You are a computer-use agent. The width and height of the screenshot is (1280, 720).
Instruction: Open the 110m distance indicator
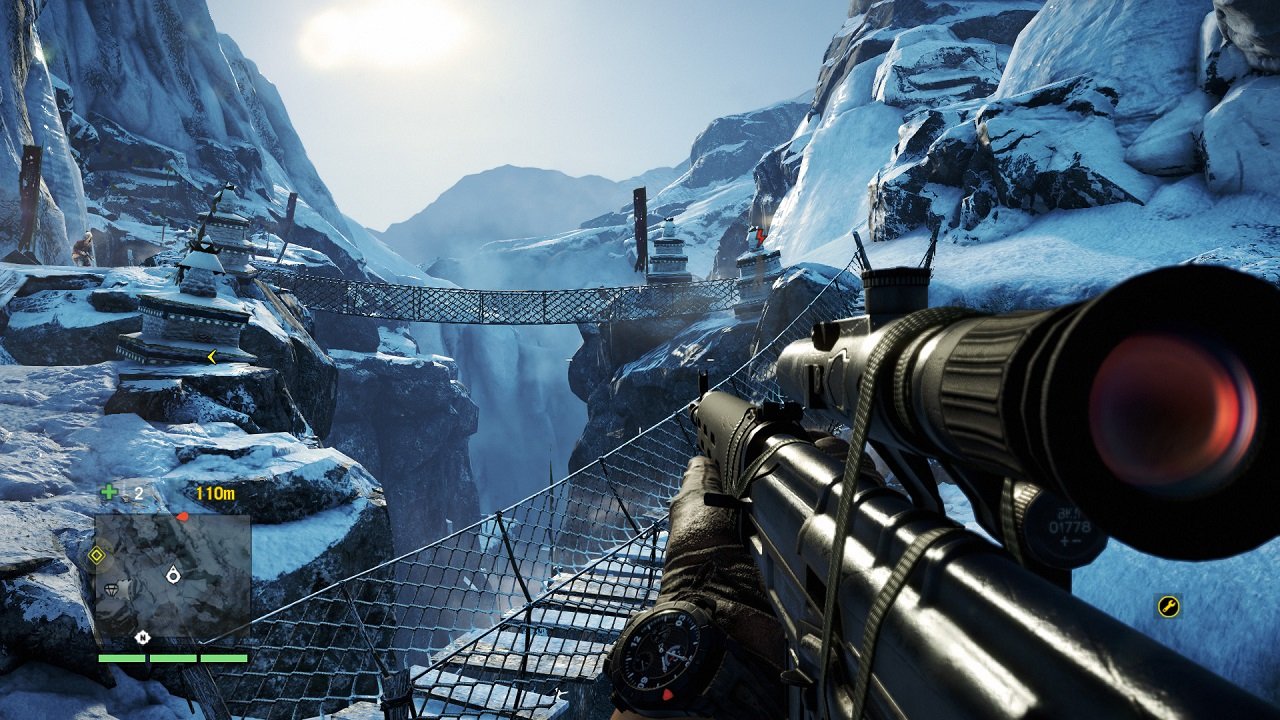pos(214,493)
